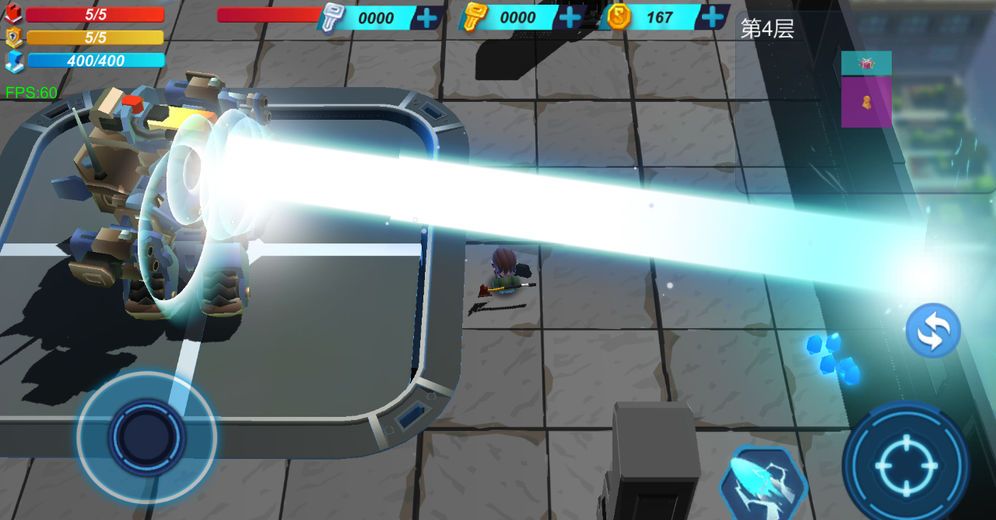Open the purple minimap room tile
996x520 pixels.
tap(866, 102)
